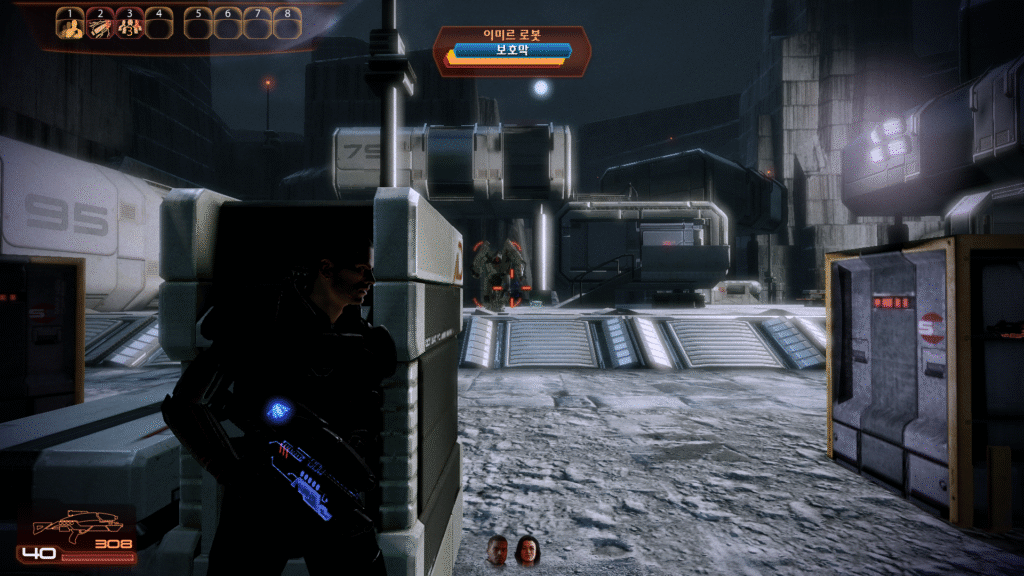Activate the ability in quick slot 1
Viewport: 1024px width, 576px height.
click(70, 28)
